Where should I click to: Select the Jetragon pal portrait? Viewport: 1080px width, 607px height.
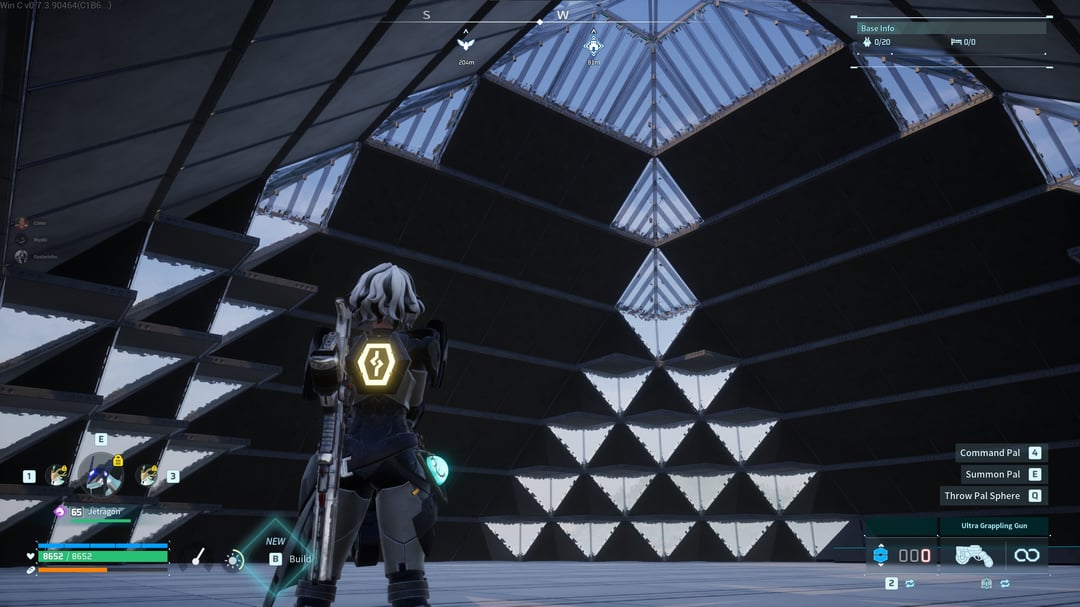tap(101, 474)
